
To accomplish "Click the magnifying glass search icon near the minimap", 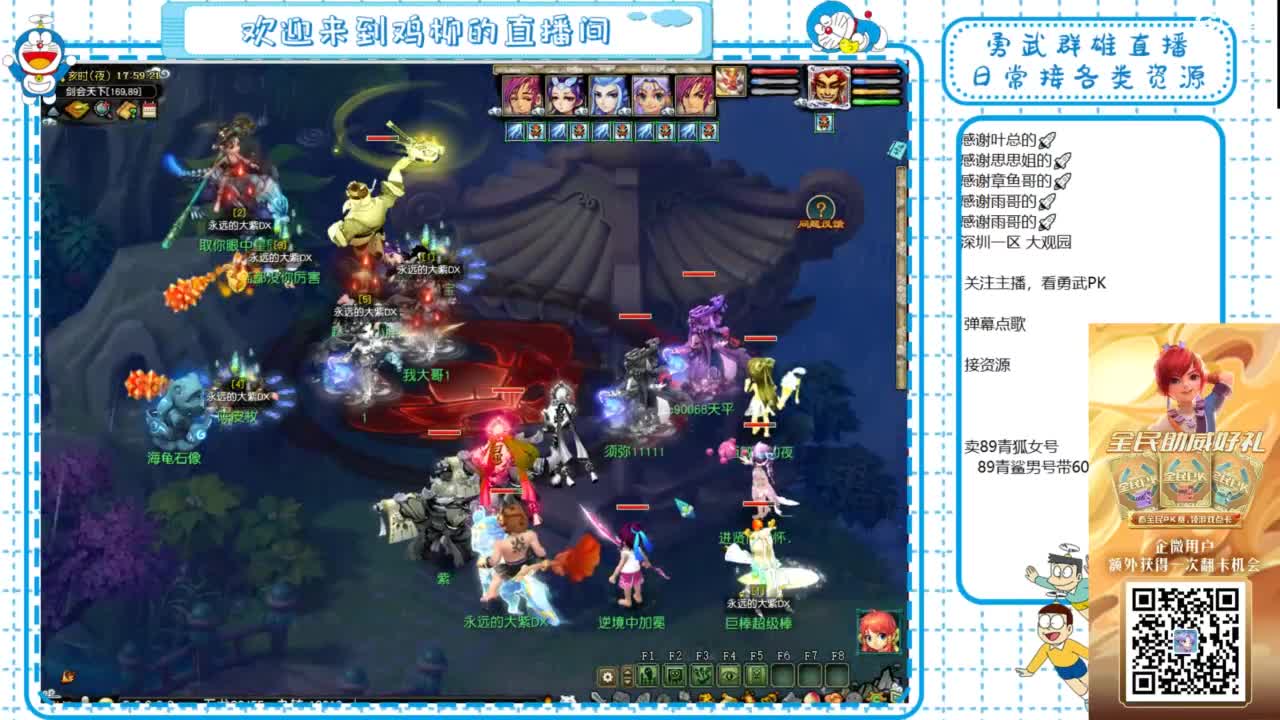I will 101,110.
